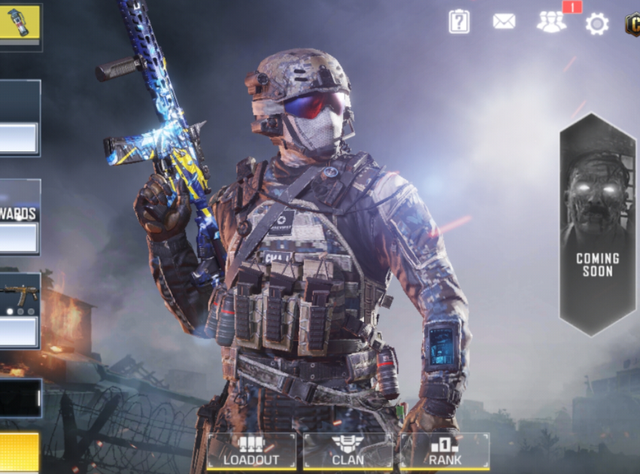The image size is (640, 474).
Task: Open the friends list icon
Action: click(x=551, y=22)
